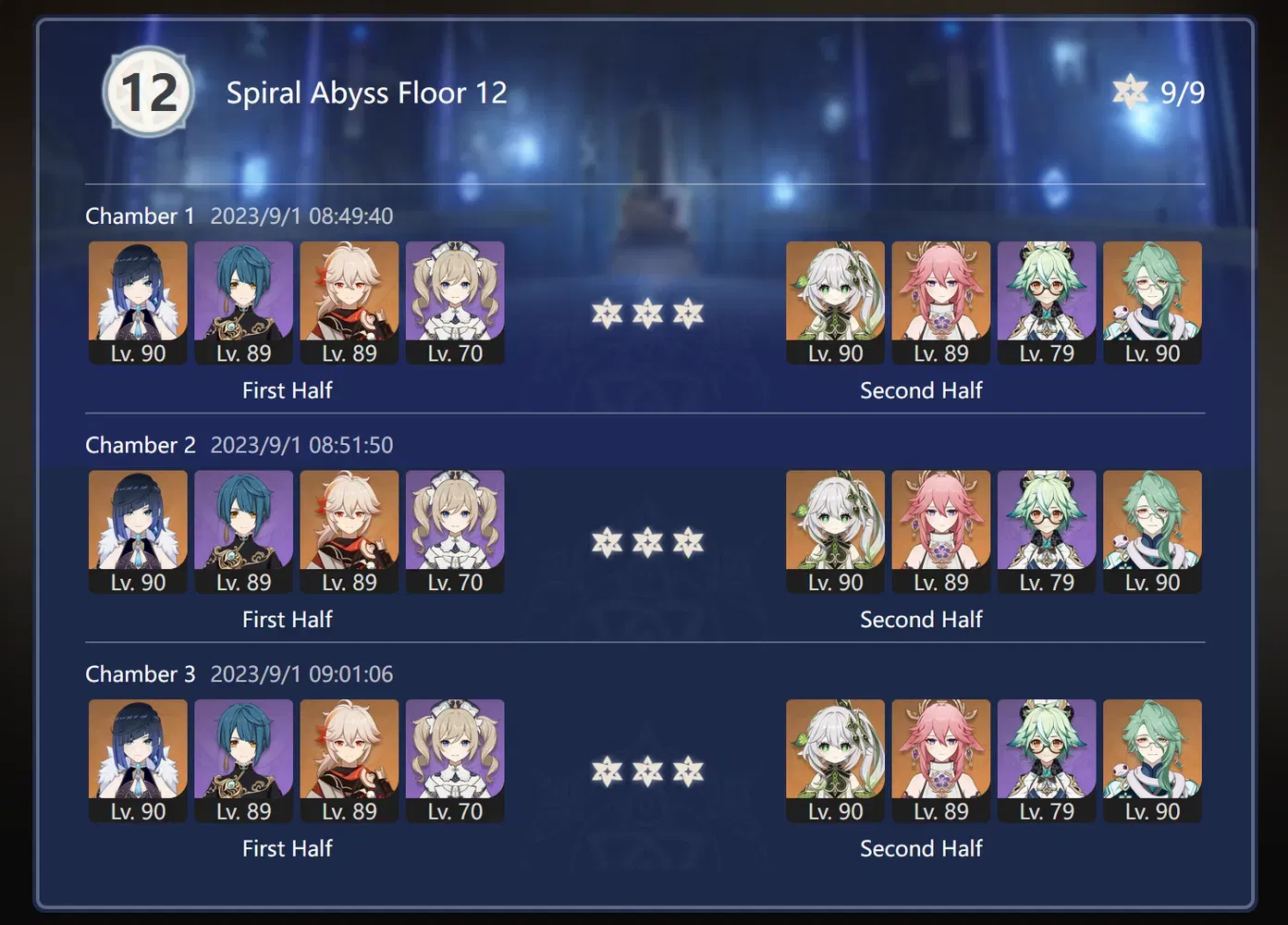Screen dimensions: 1288x925
Task: Click the Chamber 2 heading
Action: click(x=140, y=445)
